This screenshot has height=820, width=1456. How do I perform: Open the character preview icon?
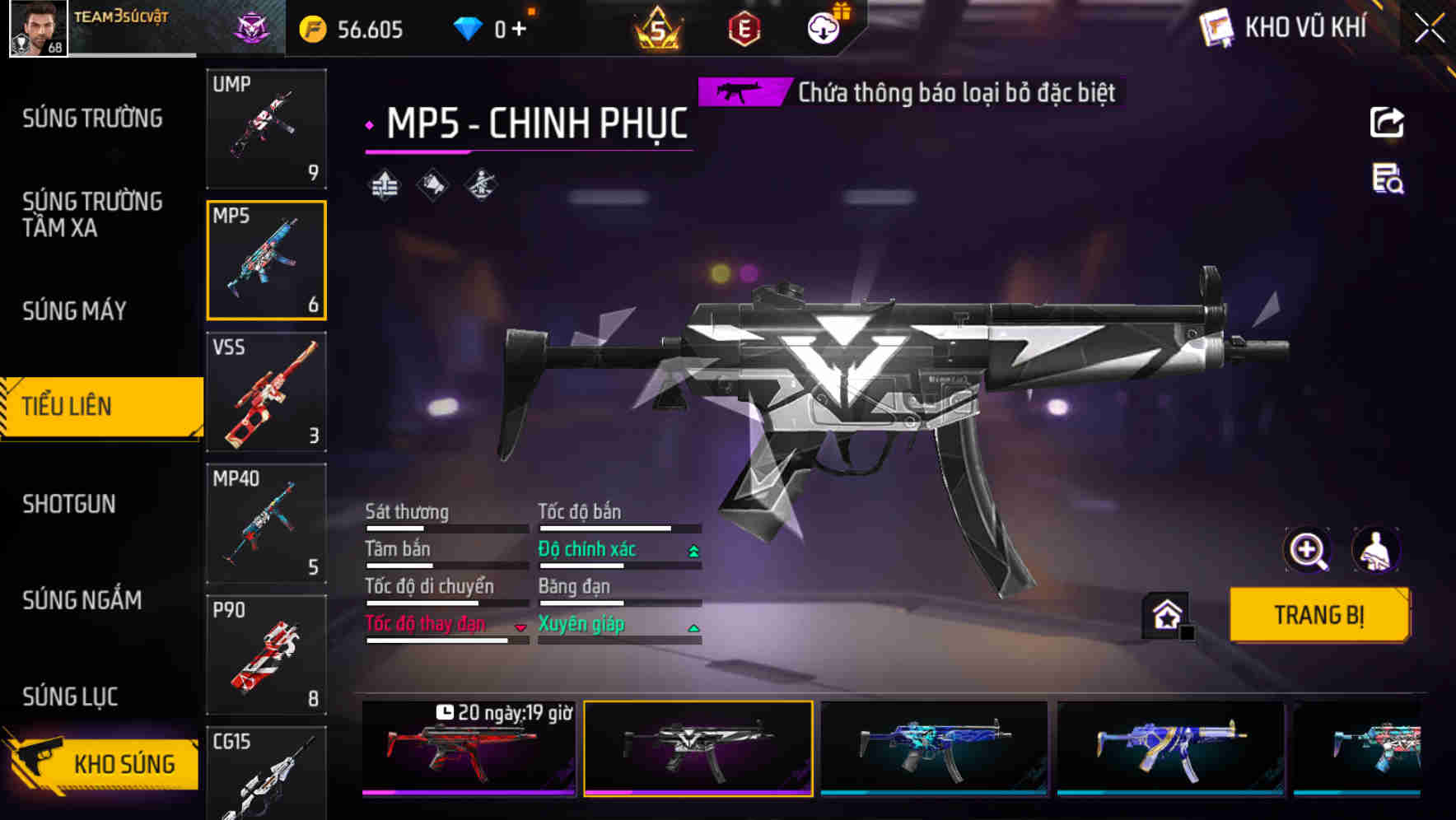coord(1376,550)
